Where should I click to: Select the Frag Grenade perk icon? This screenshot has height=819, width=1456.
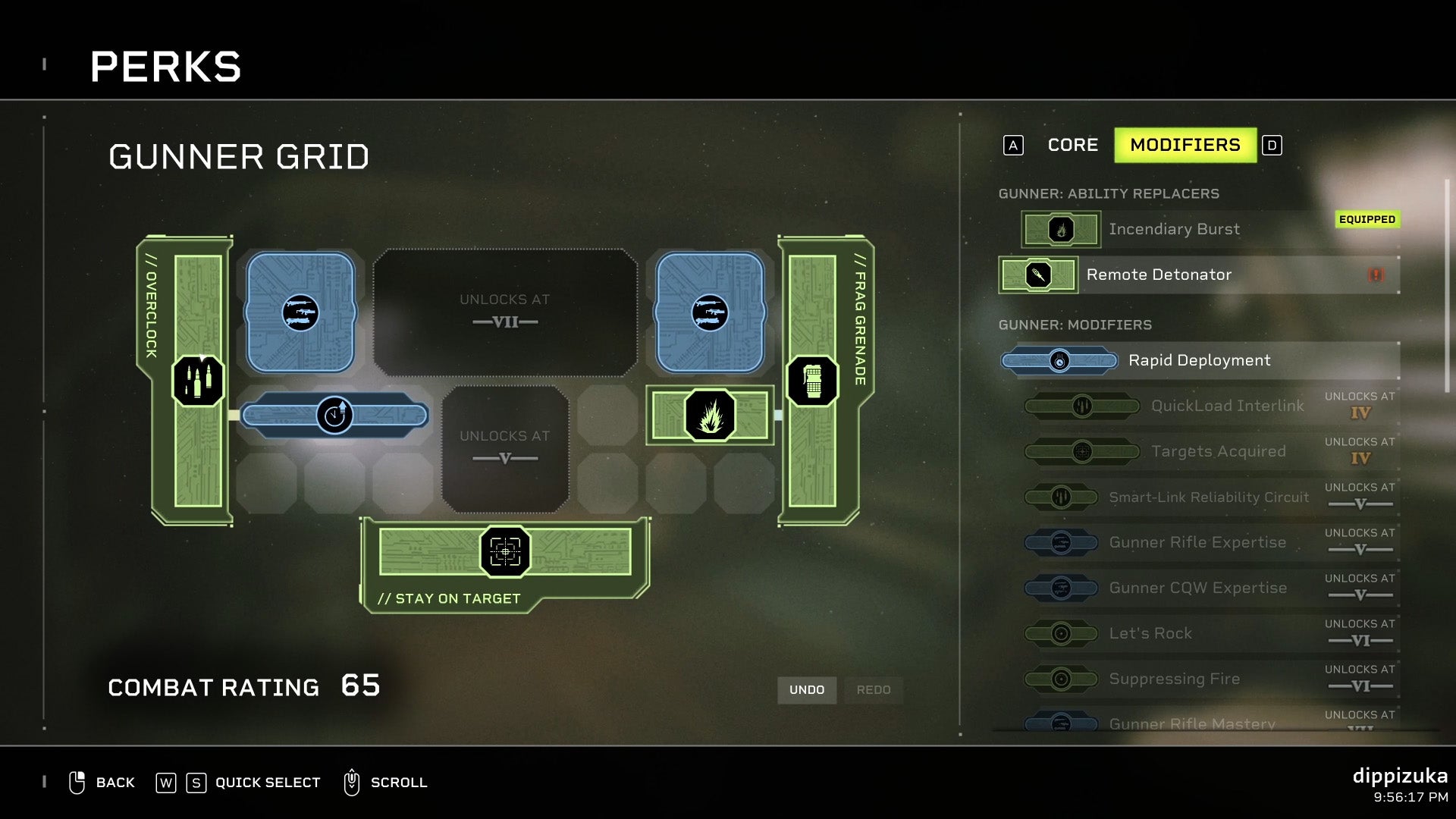tap(814, 381)
